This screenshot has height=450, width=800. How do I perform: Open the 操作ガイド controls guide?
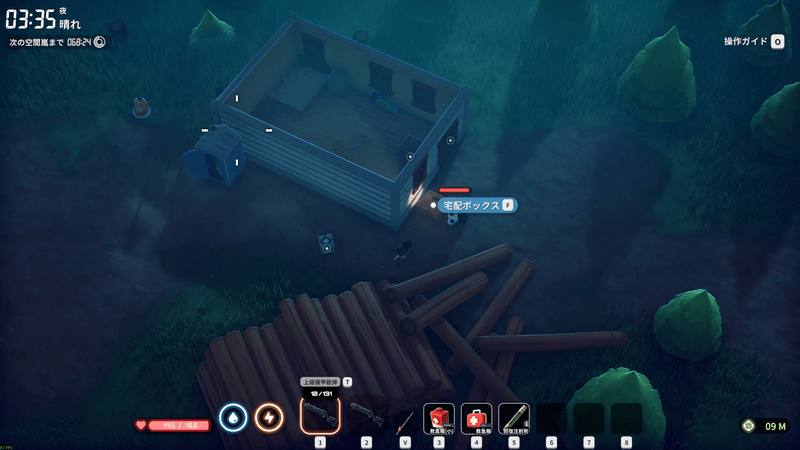[x=753, y=42]
